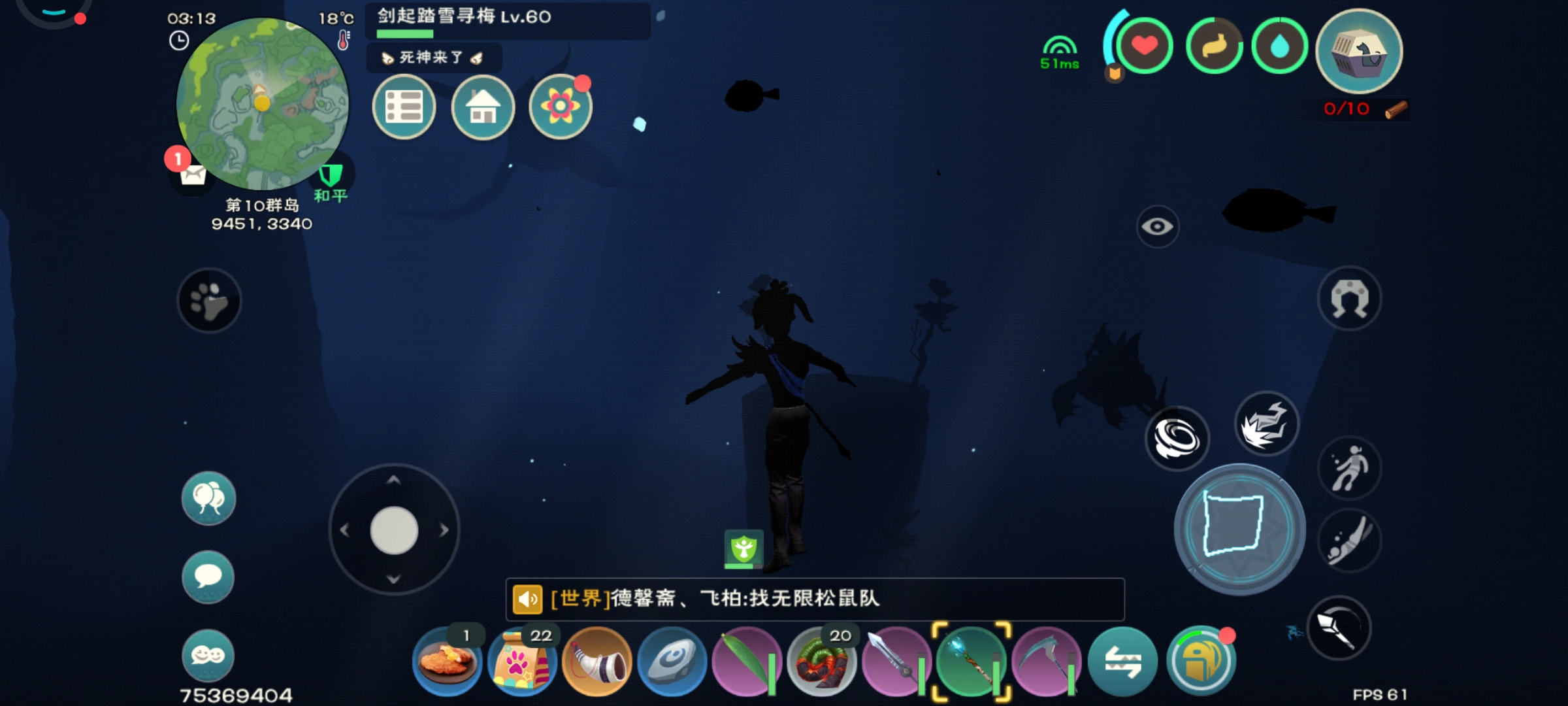
Task: Tap the house home button
Action: click(x=483, y=107)
